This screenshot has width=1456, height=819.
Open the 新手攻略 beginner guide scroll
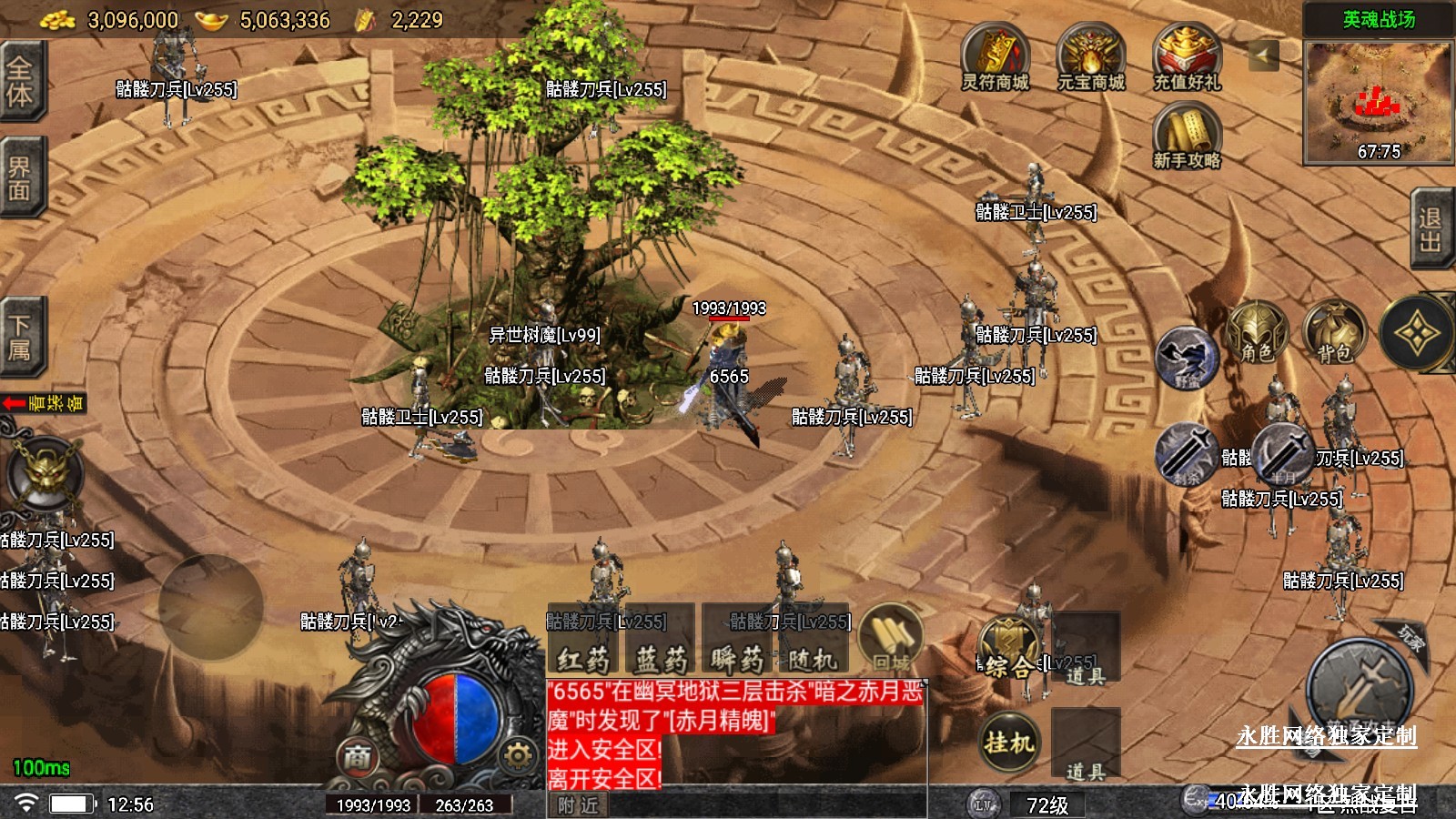click(1187, 135)
